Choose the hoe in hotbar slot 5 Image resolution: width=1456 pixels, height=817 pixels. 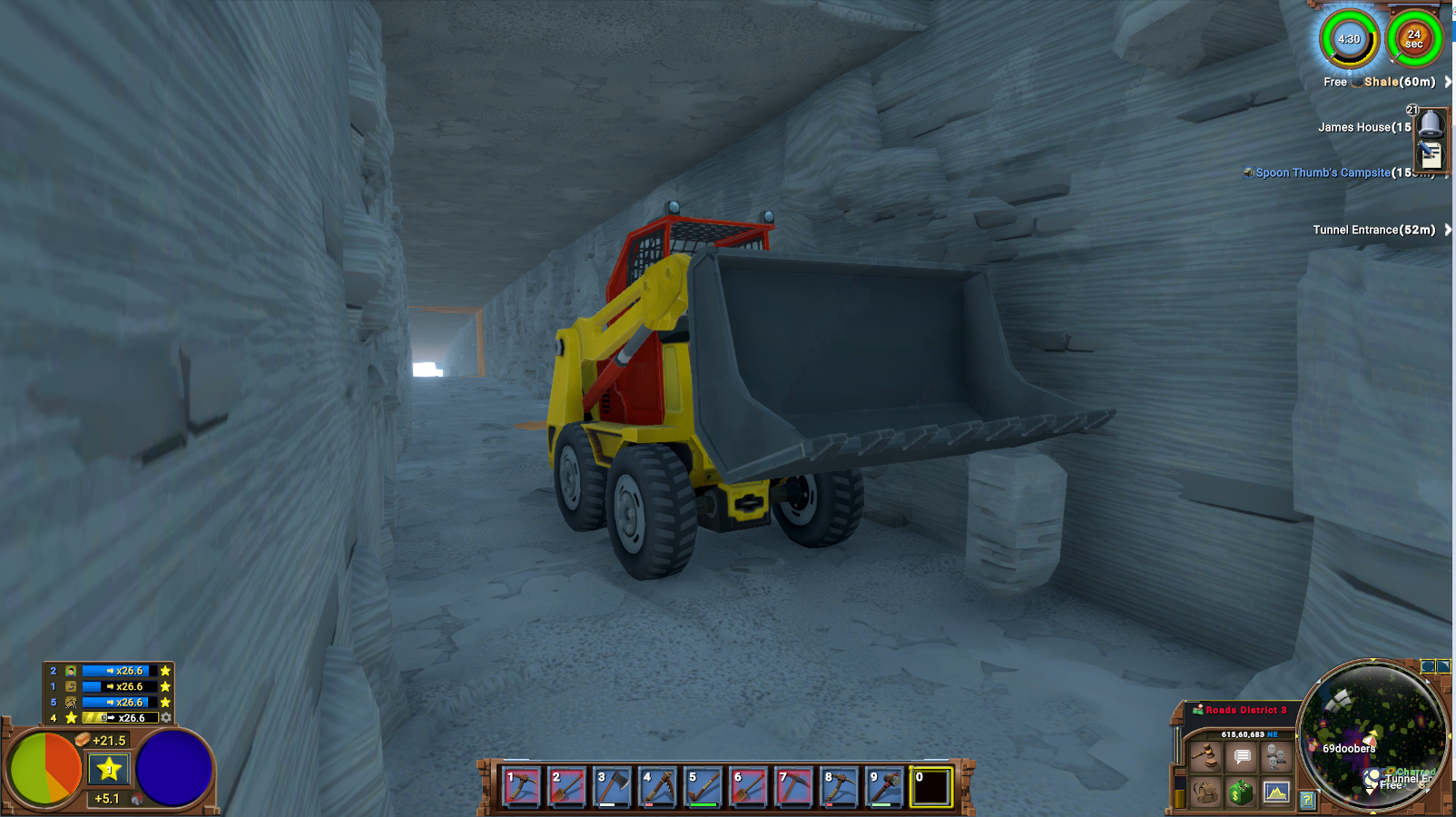703,787
